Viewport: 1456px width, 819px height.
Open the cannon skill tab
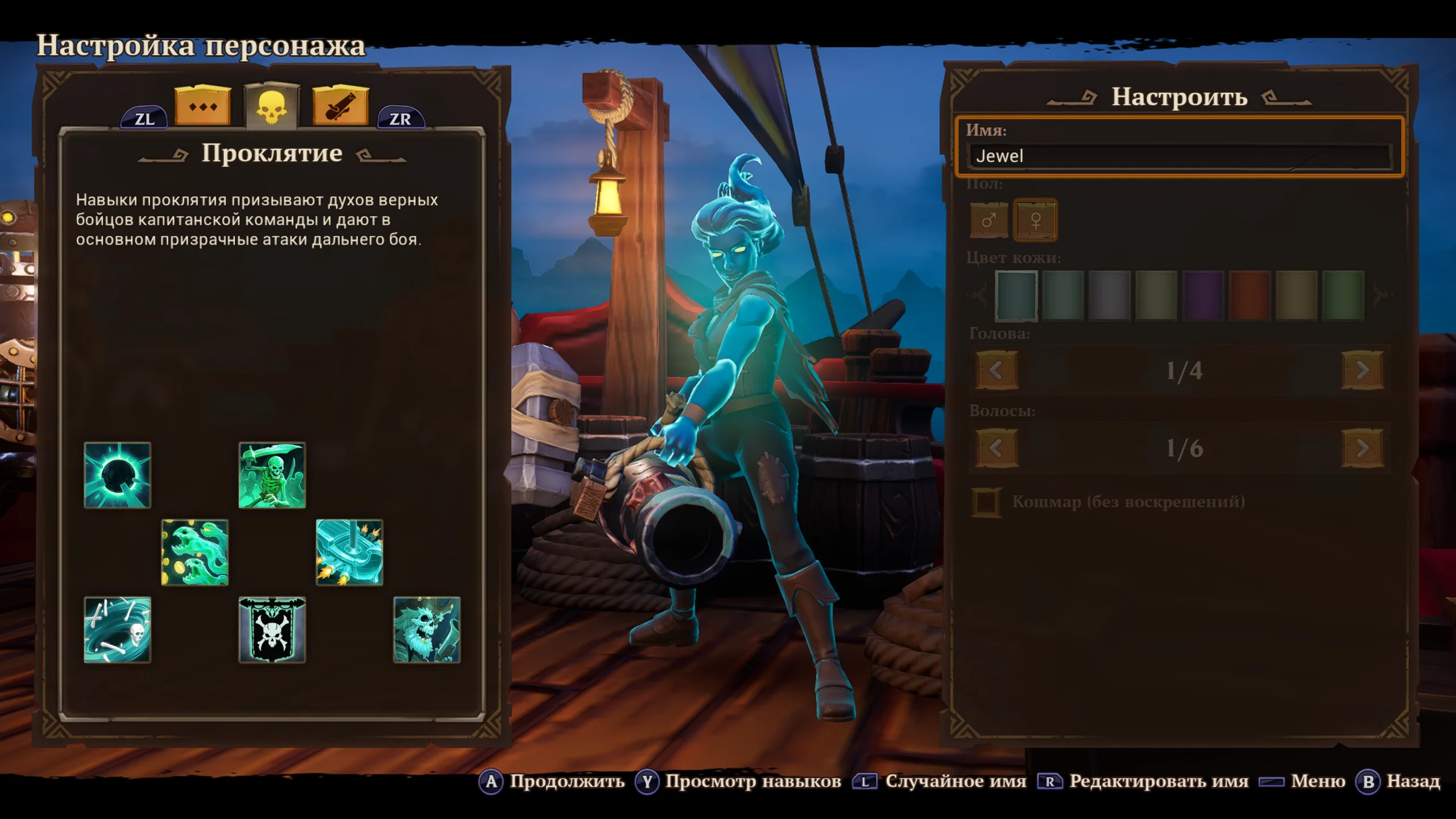(x=340, y=106)
